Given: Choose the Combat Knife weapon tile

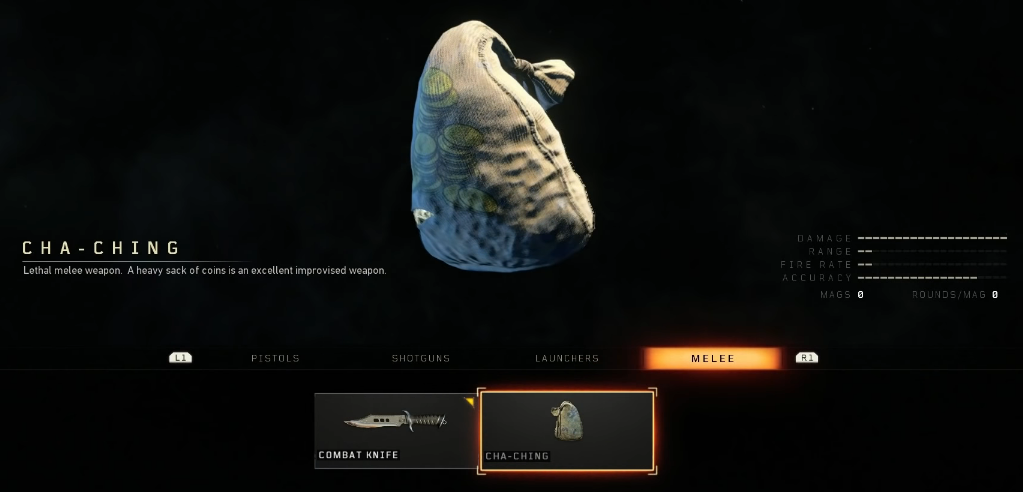Looking at the screenshot, I should click(x=395, y=430).
